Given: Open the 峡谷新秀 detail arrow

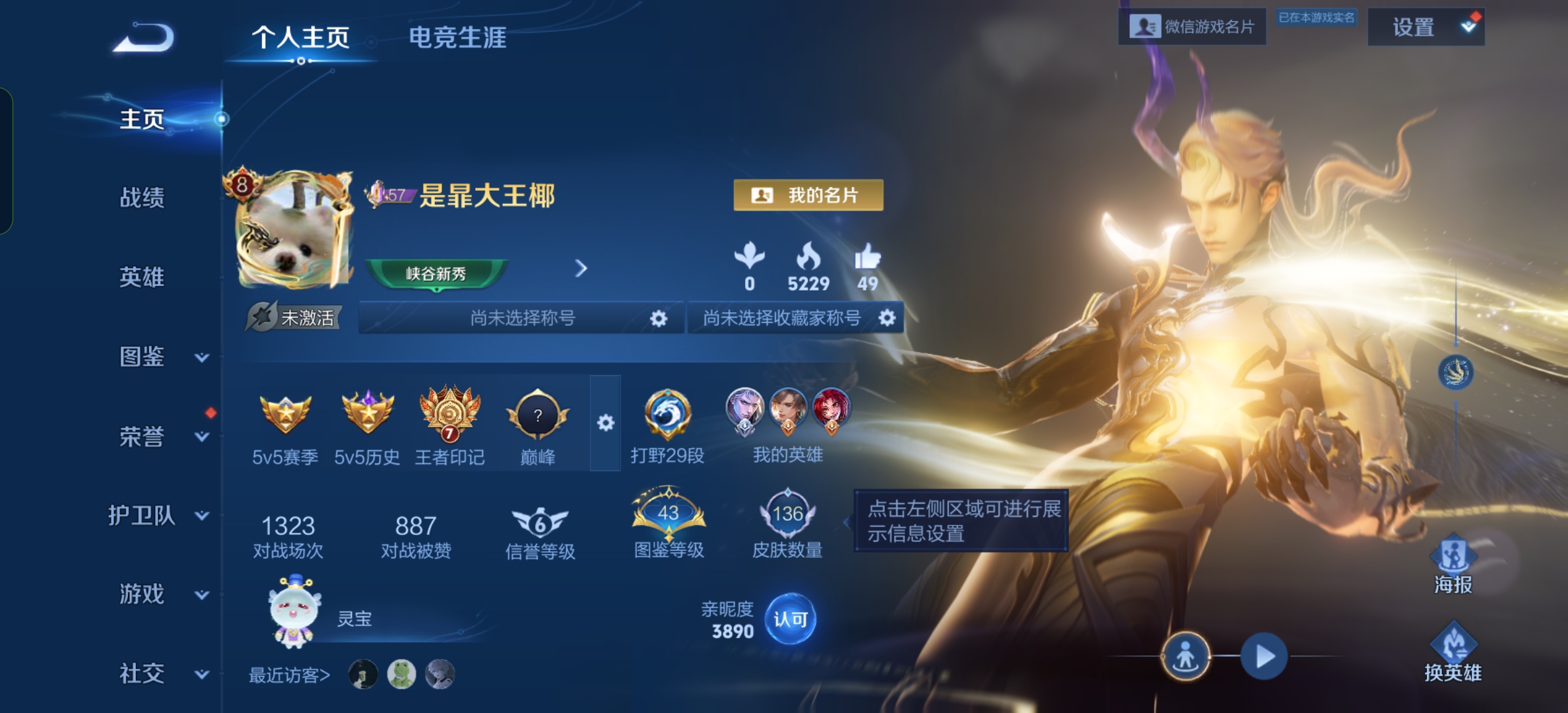Looking at the screenshot, I should tap(580, 269).
